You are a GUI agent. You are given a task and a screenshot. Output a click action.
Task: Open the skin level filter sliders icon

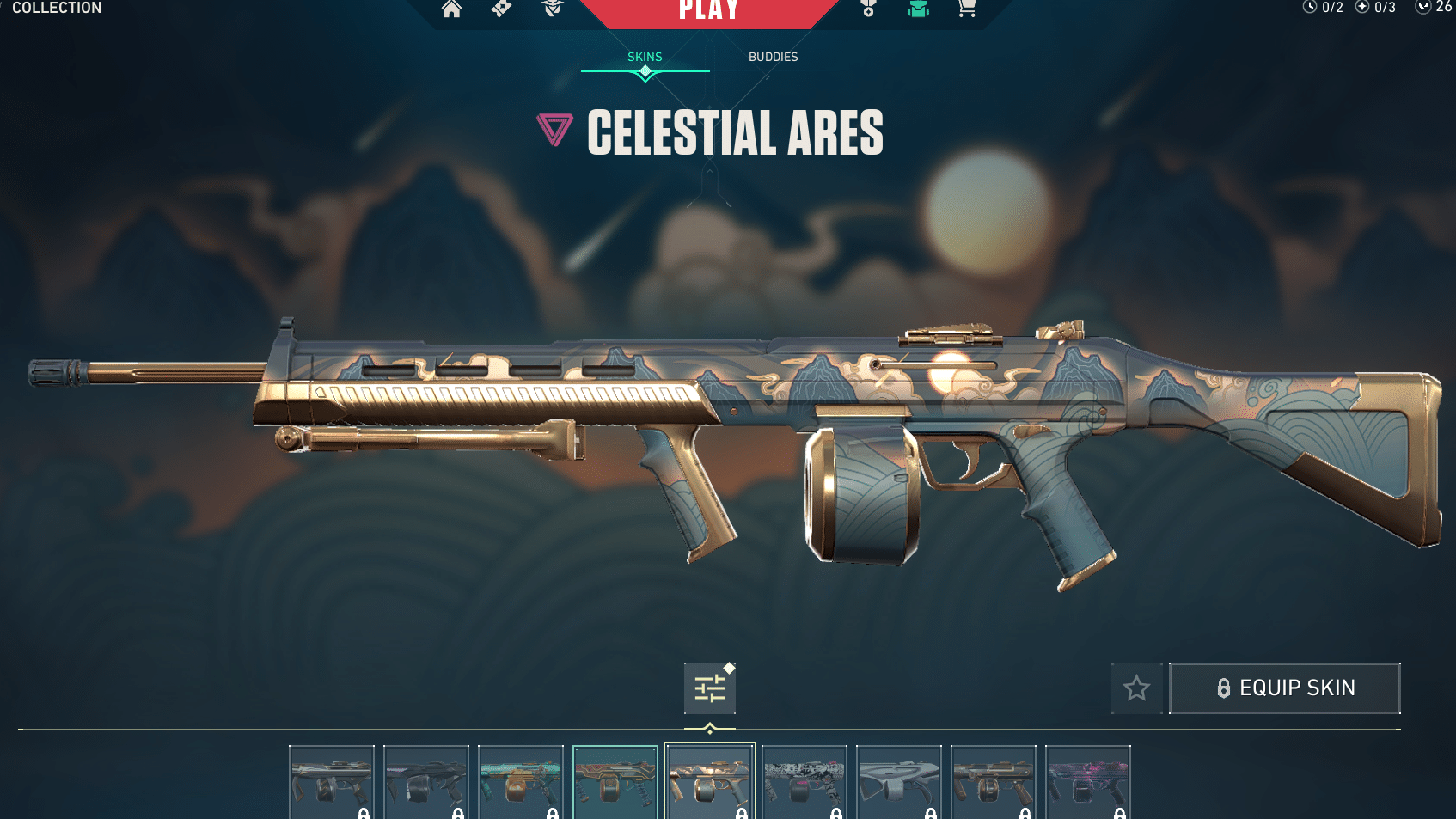pos(709,688)
